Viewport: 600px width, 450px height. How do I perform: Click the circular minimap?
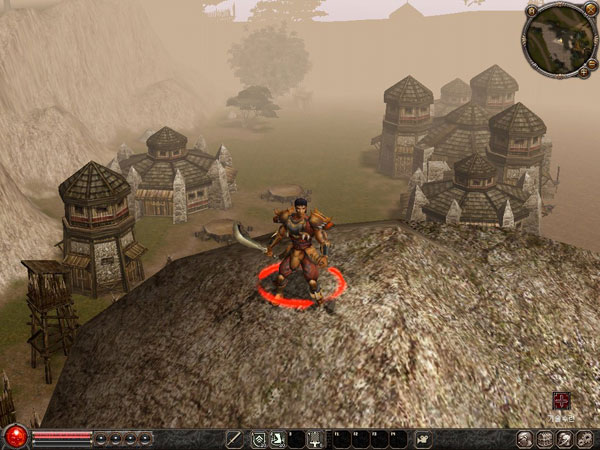click(x=559, y=39)
